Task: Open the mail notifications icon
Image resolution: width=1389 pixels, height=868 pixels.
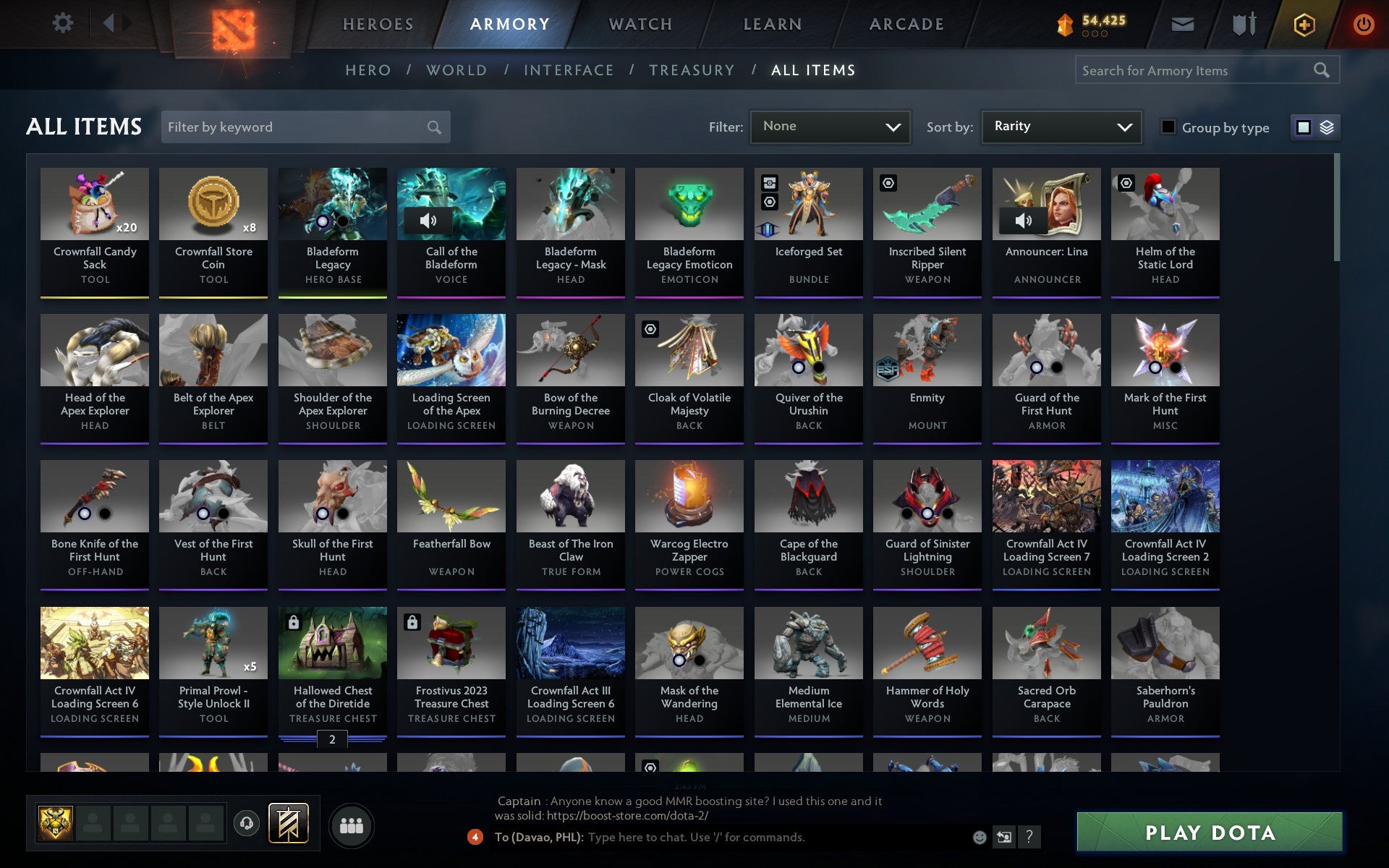Action: [1182, 23]
